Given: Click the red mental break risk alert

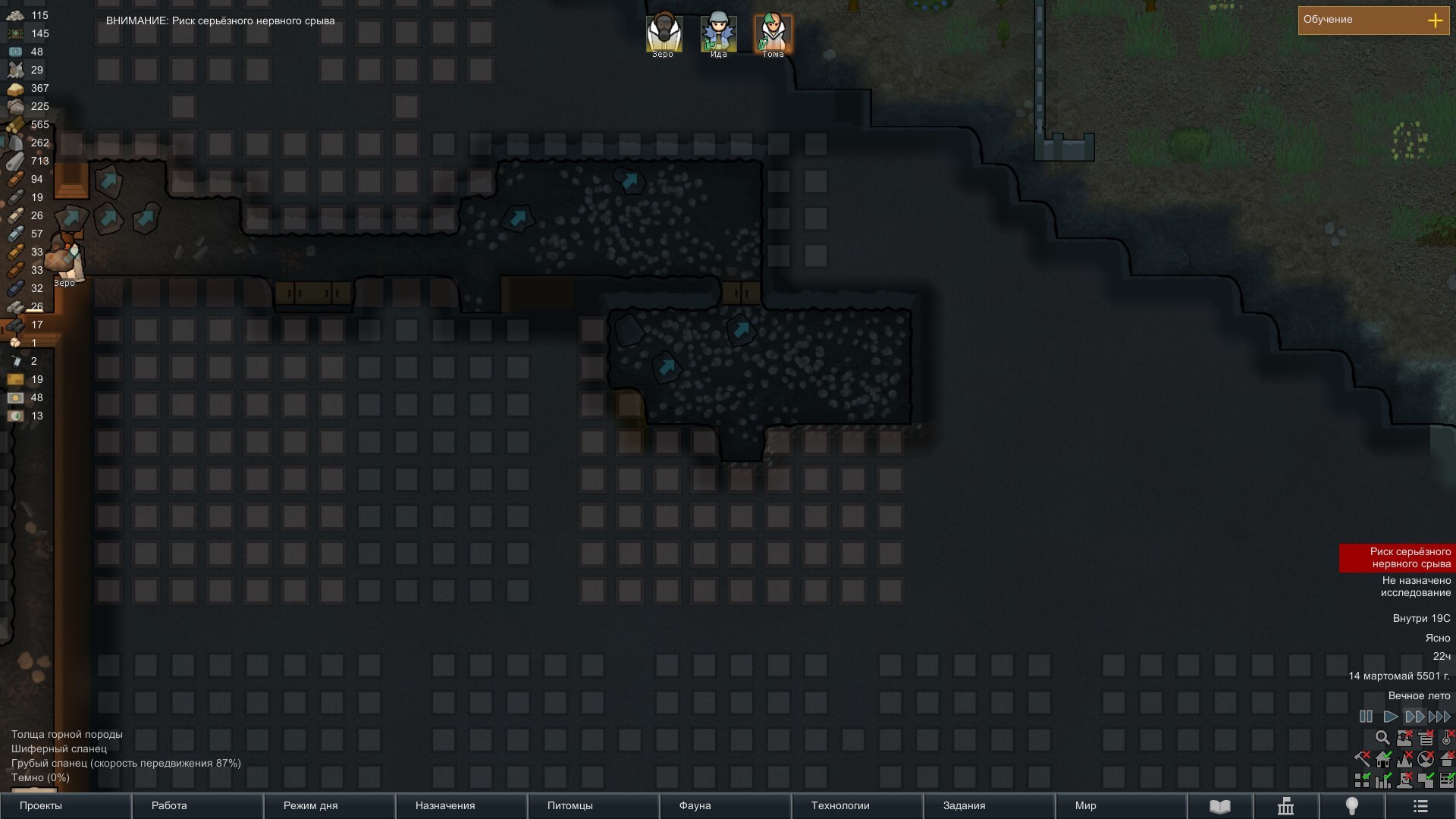Looking at the screenshot, I should pos(1397,558).
